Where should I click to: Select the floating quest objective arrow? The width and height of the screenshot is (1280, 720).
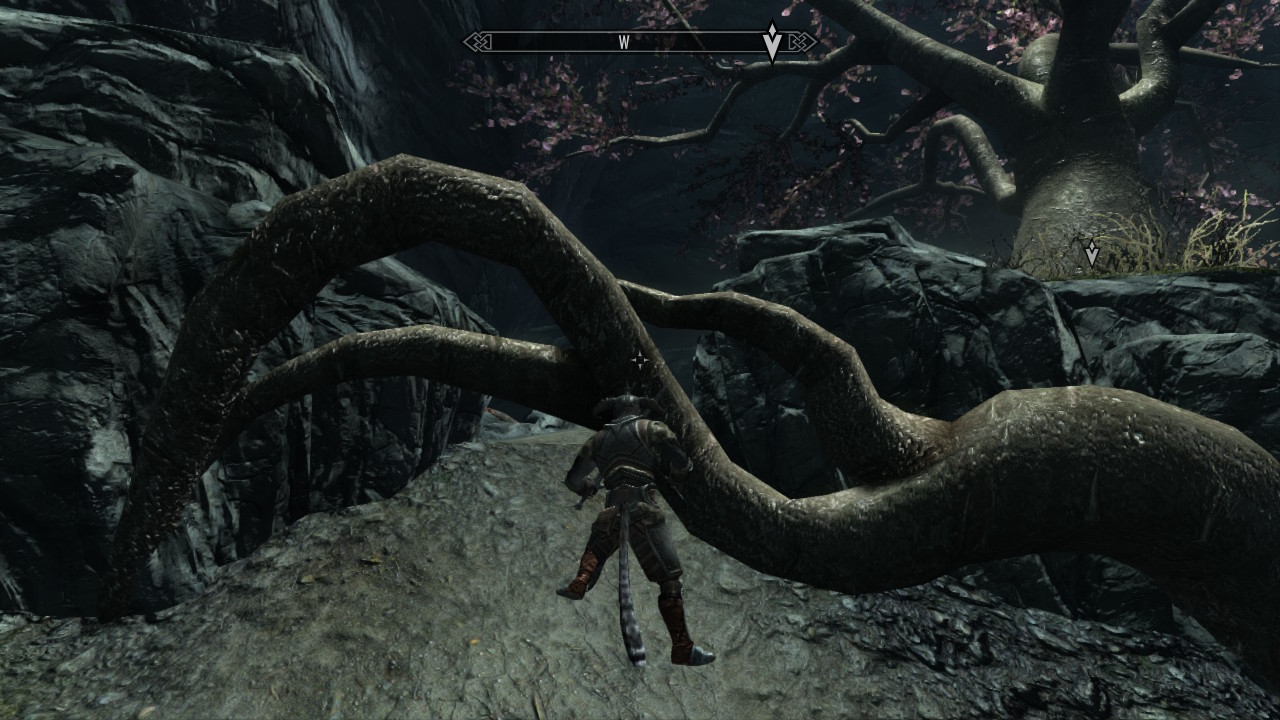(x=1091, y=254)
